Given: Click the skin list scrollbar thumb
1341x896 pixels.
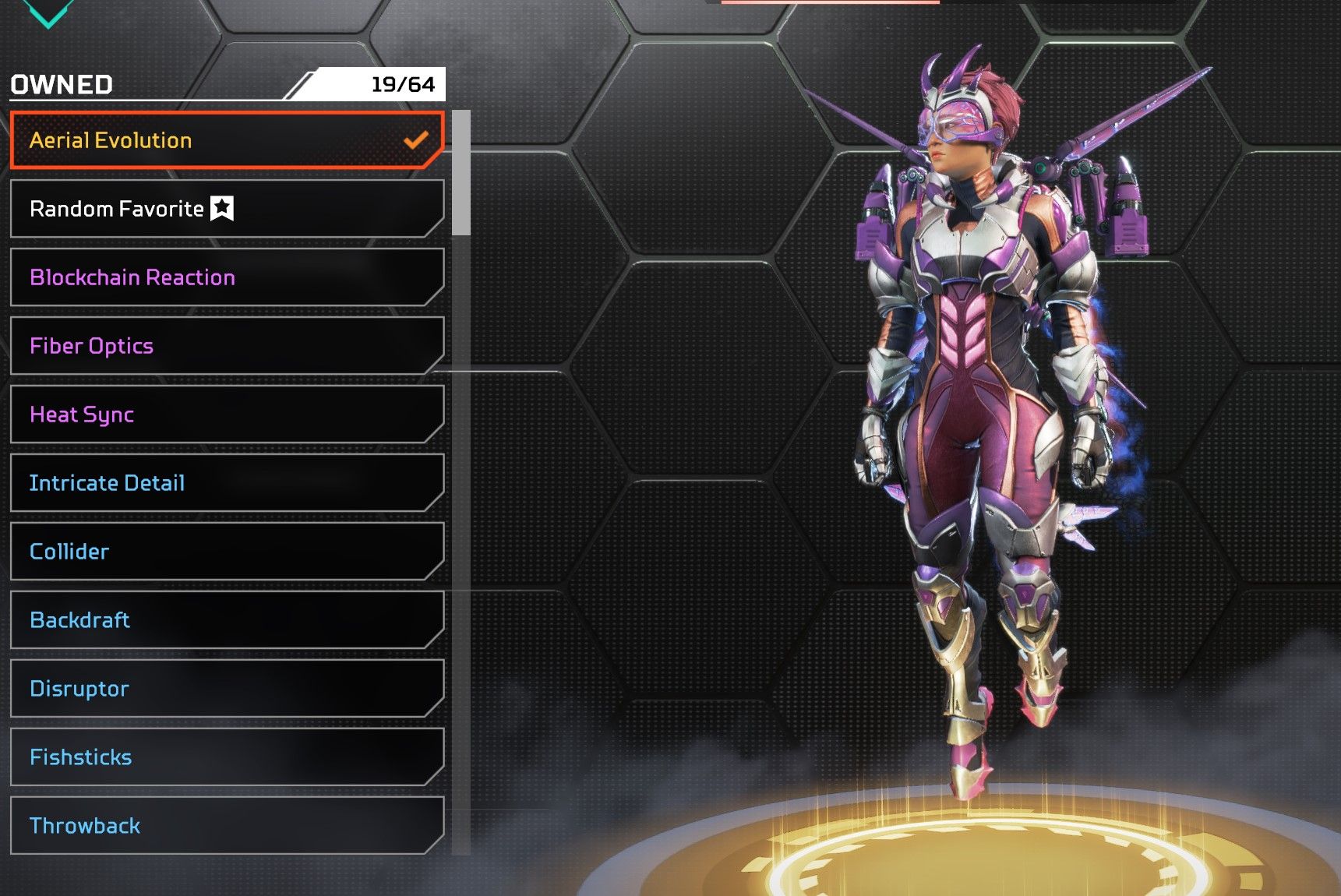Looking at the screenshot, I should click(x=461, y=172).
